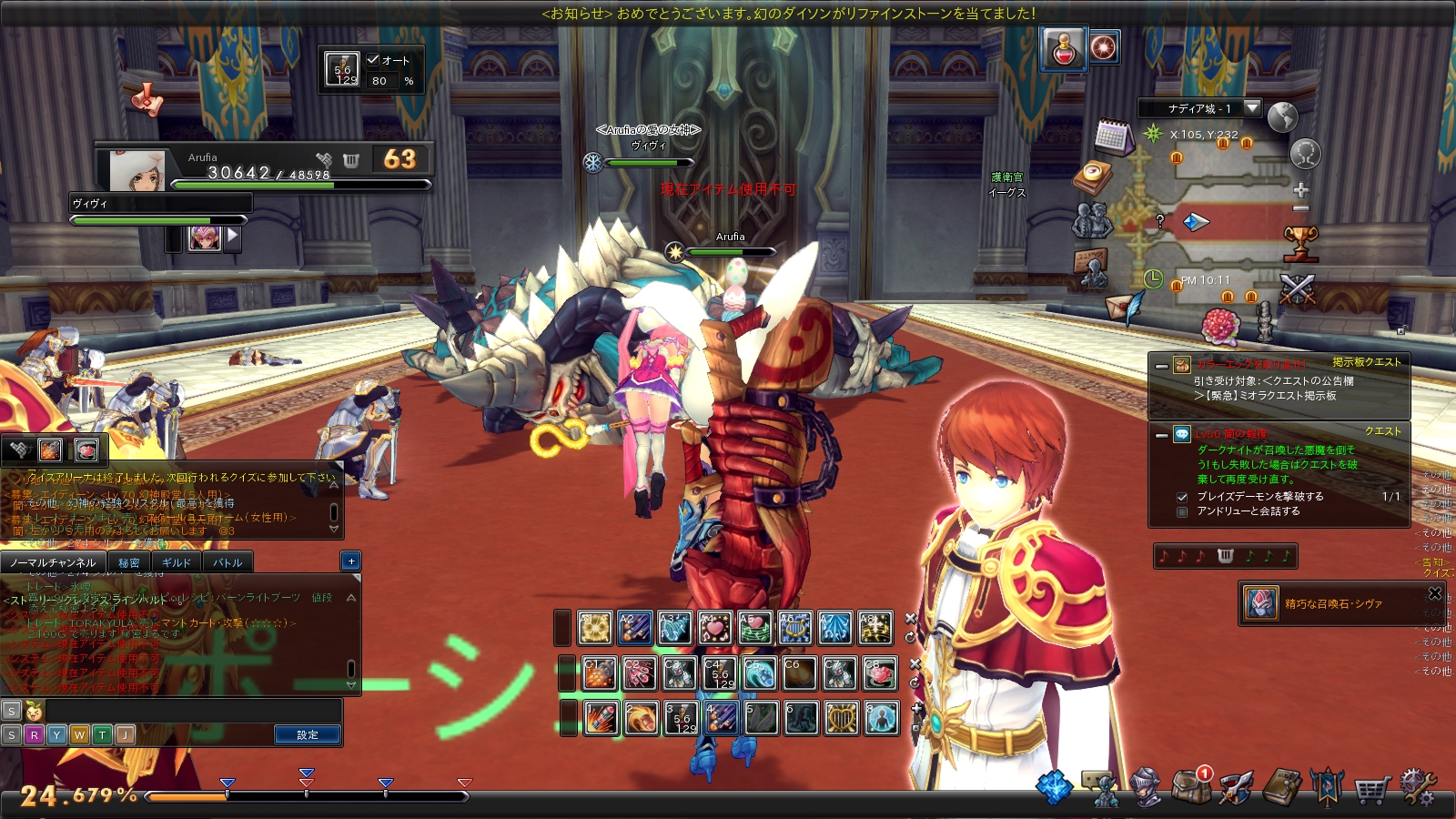The height and width of the screenshot is (819, 1456).
Task: Open the knight helmet character menu
Action: pyautogui.click(x=1145, y=787)
